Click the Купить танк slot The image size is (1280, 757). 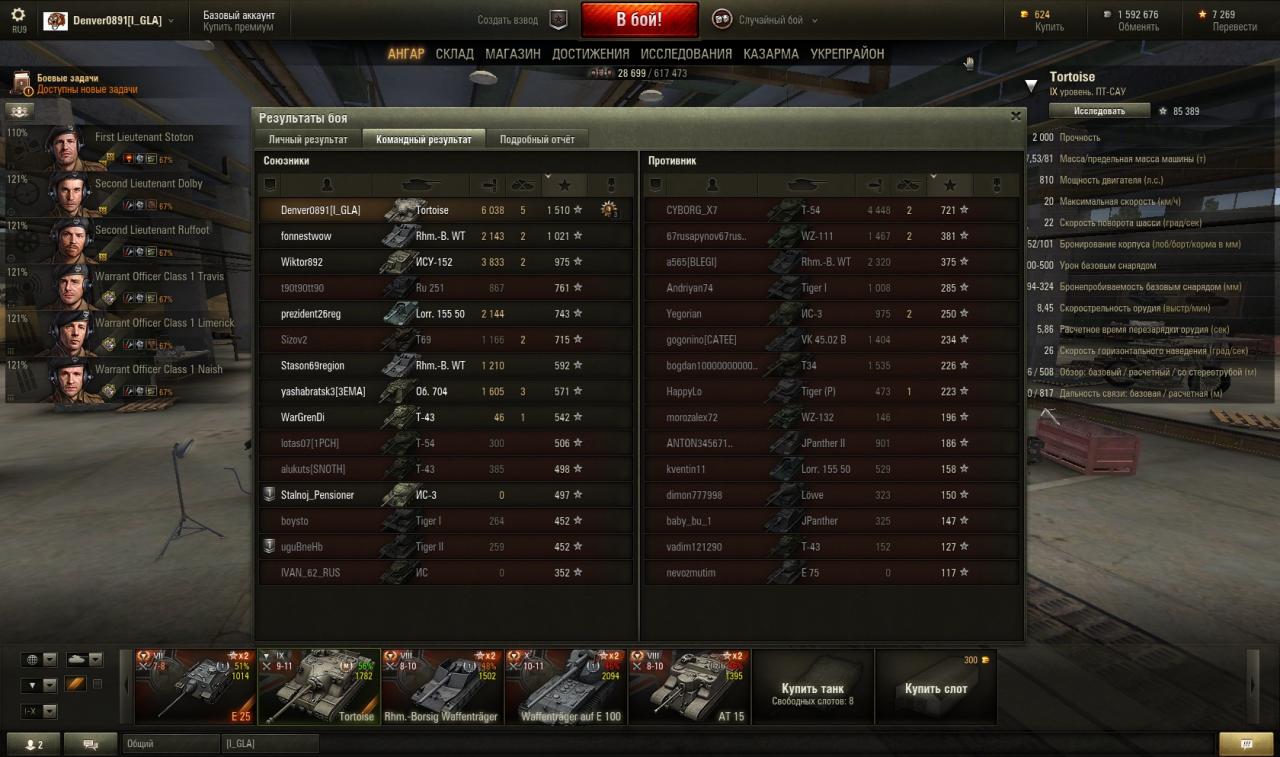pyautogui.click(x=812, y=688)
